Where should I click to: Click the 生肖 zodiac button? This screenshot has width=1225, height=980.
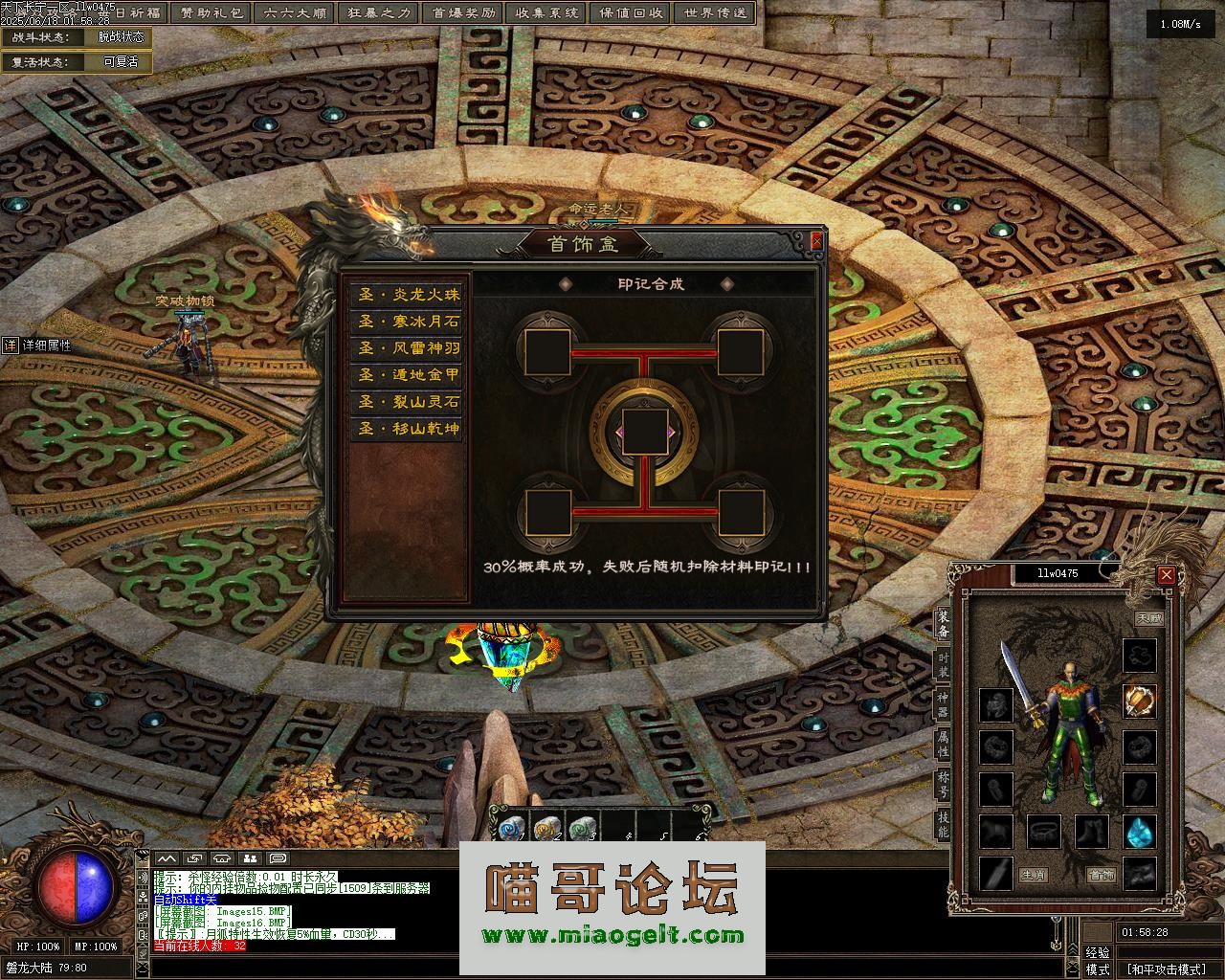pos(1033,875)
